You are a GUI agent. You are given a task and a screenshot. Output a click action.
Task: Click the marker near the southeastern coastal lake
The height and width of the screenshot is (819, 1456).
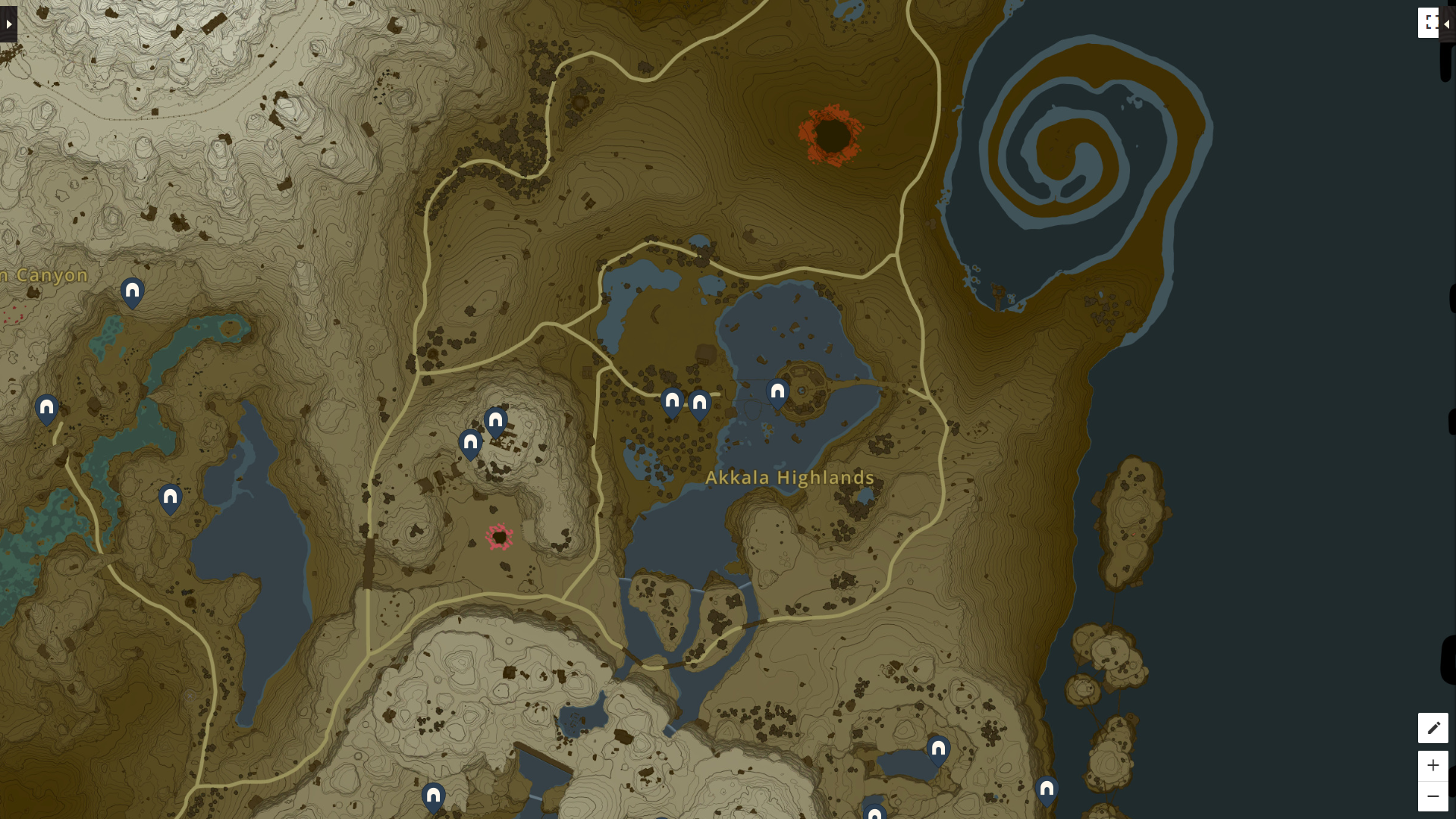click(x=939, y=748)
